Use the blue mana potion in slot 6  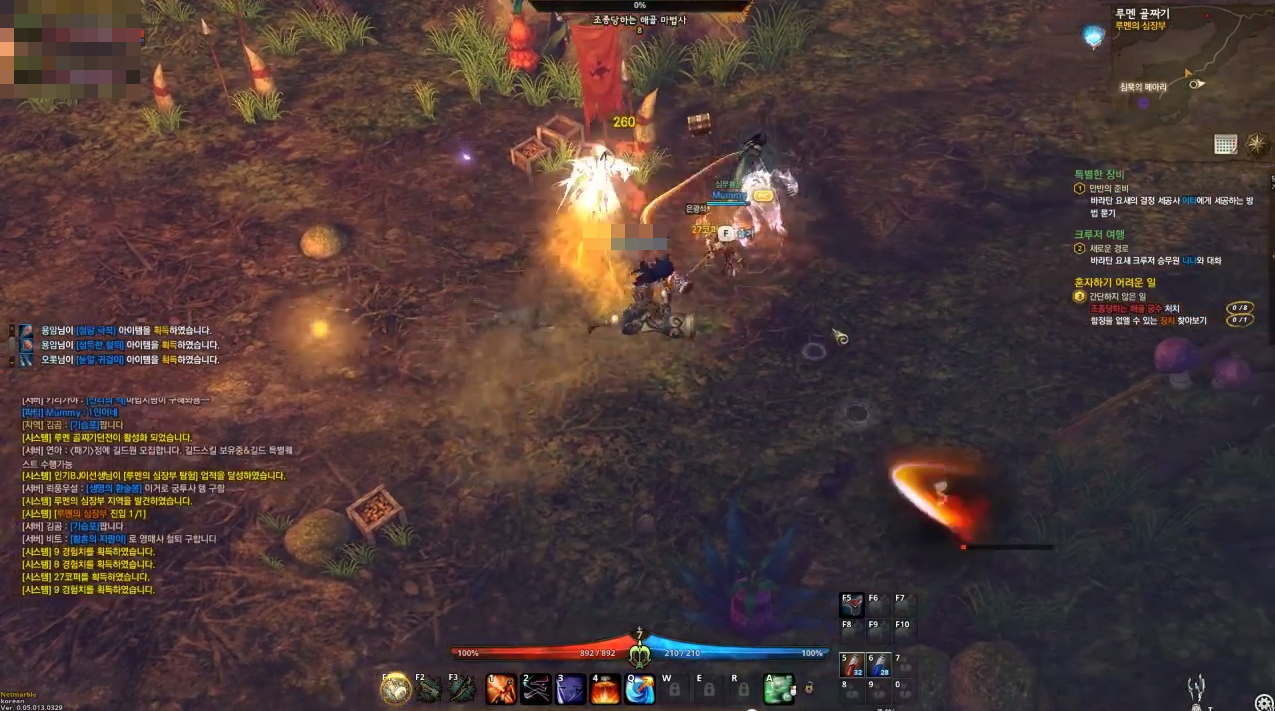(x=878, y=665)
